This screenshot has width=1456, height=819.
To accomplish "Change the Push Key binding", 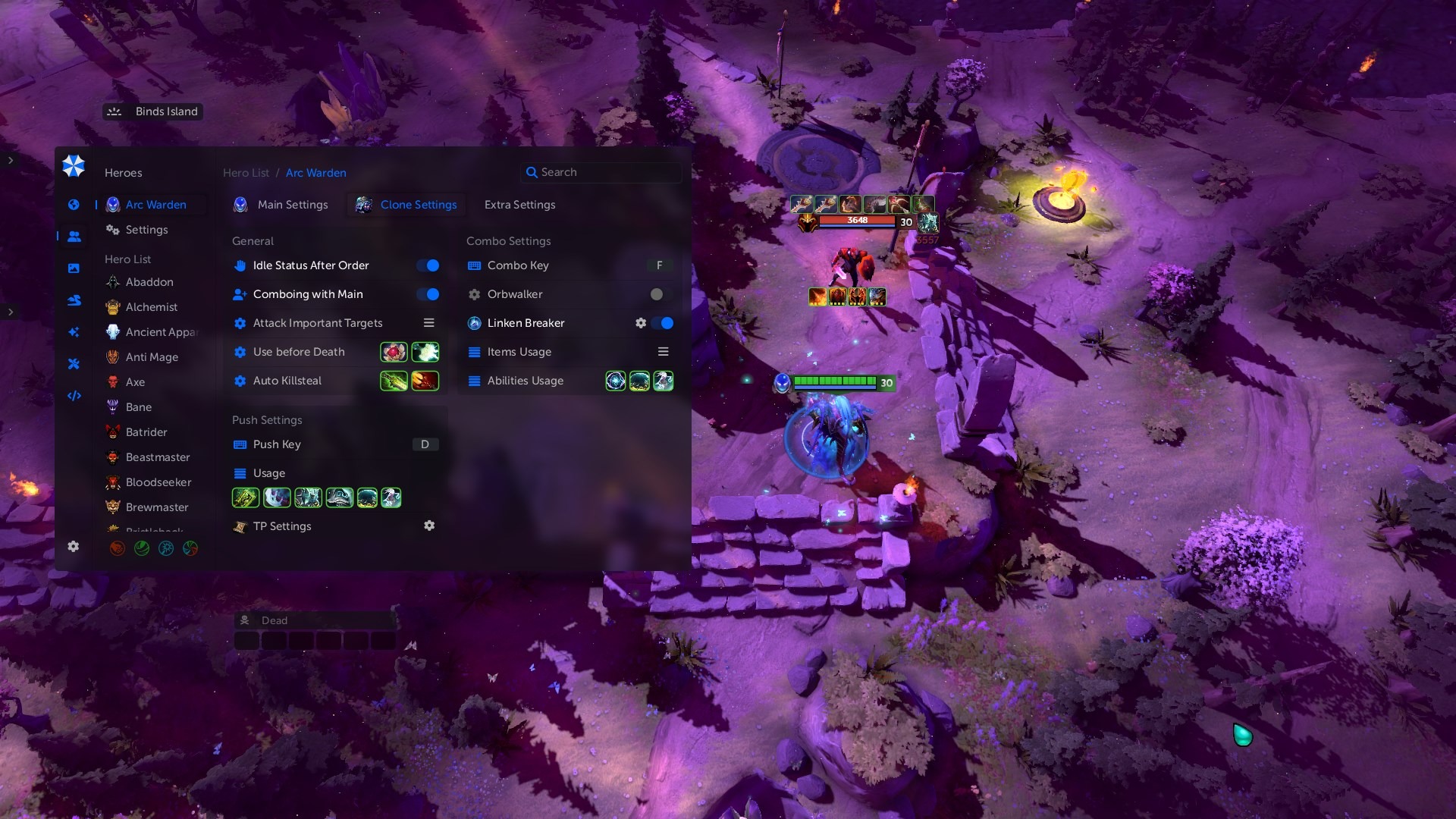I will click(425, 444).
